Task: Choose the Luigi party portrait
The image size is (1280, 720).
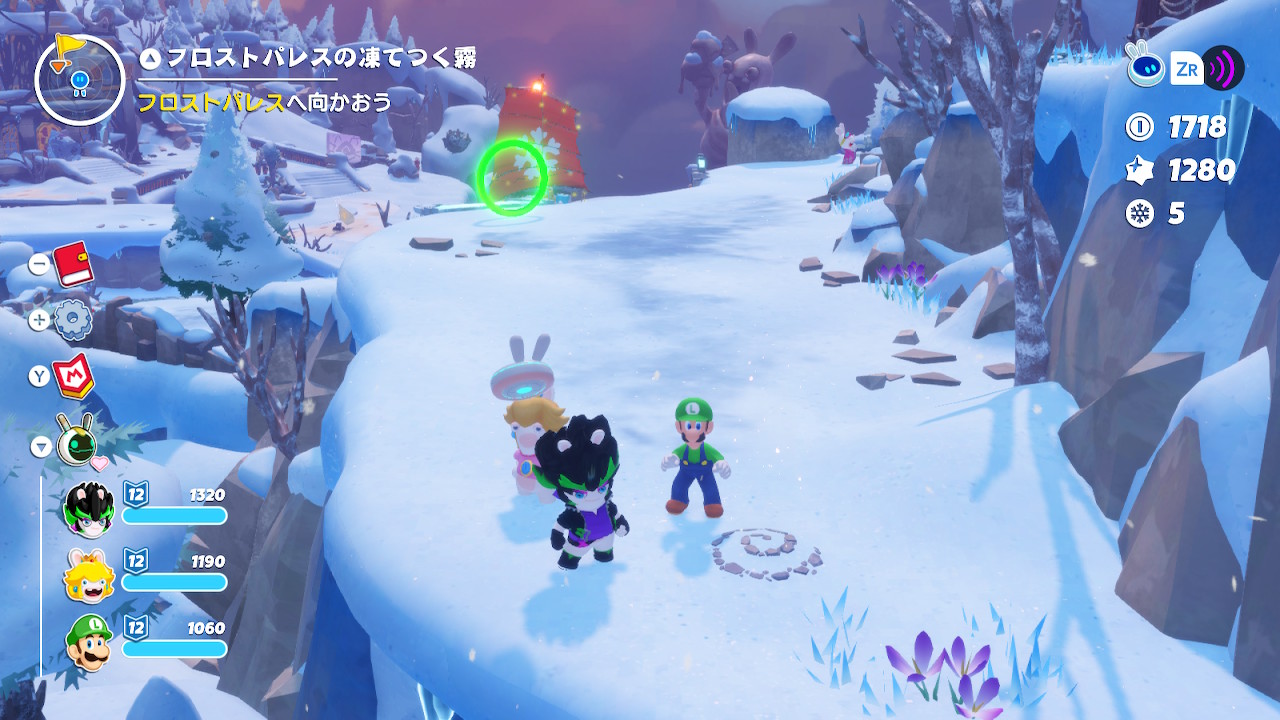Action: point(89,641)
